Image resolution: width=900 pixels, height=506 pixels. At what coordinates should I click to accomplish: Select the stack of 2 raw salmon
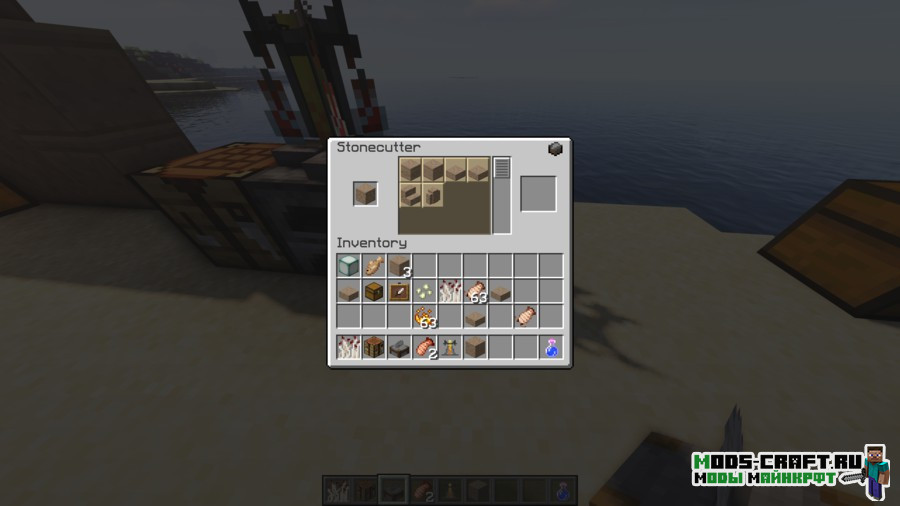[x=425, y=348]
